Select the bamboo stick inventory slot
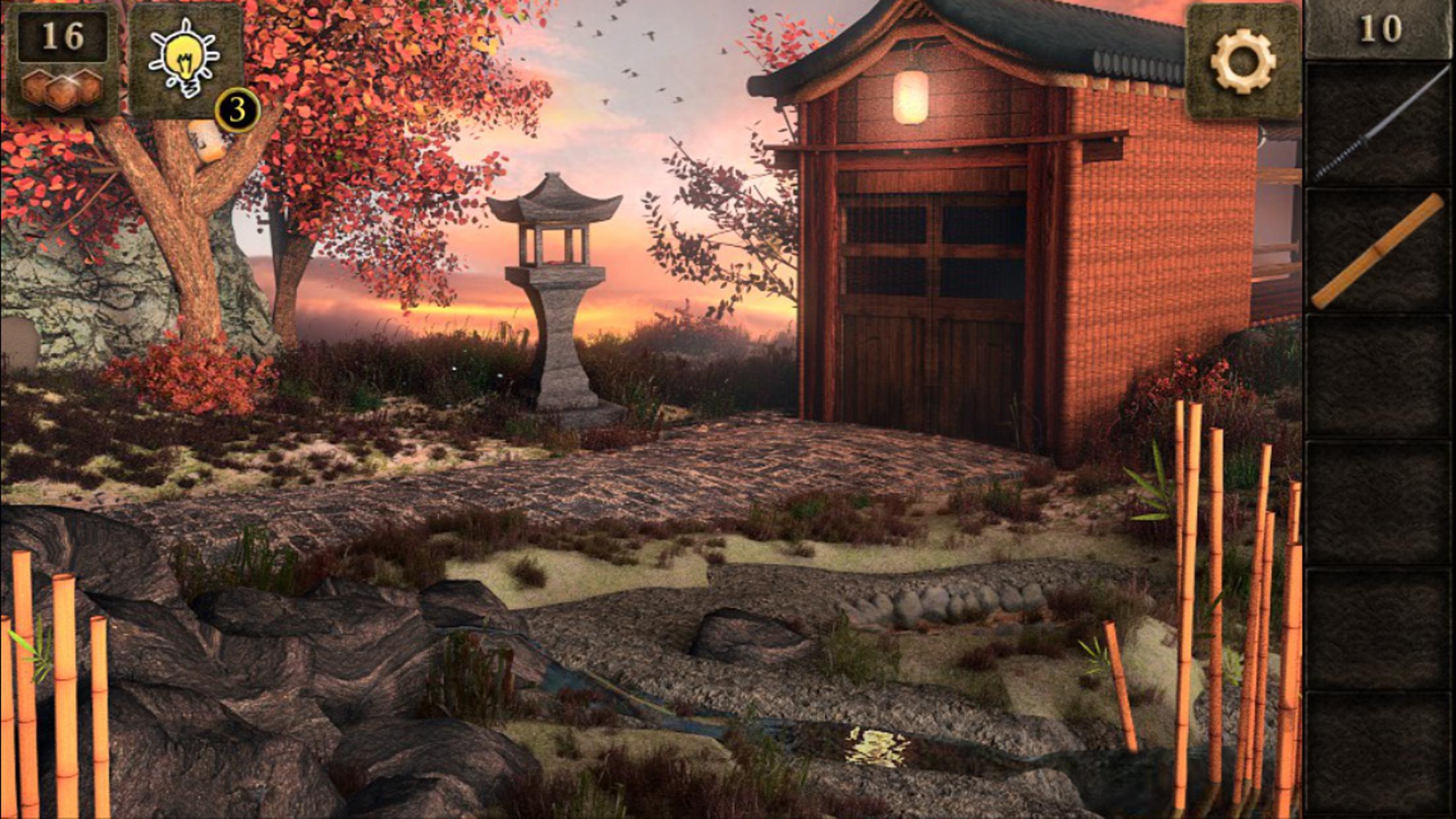Viewport: 1456px width, 819px height. pos(1378,251)
